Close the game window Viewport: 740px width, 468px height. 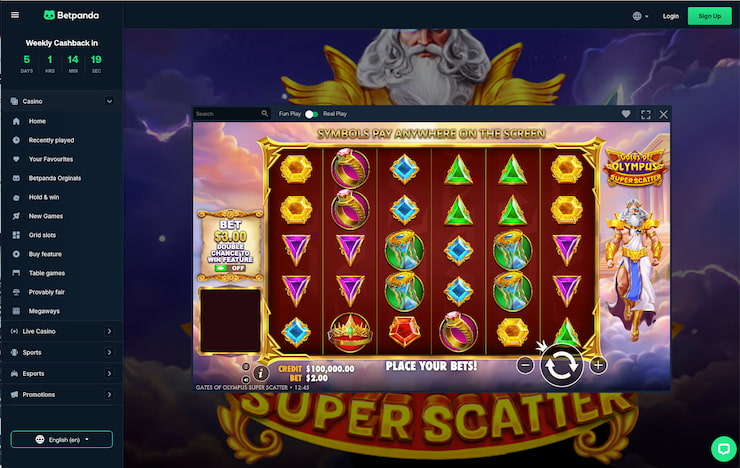[664, 114]
